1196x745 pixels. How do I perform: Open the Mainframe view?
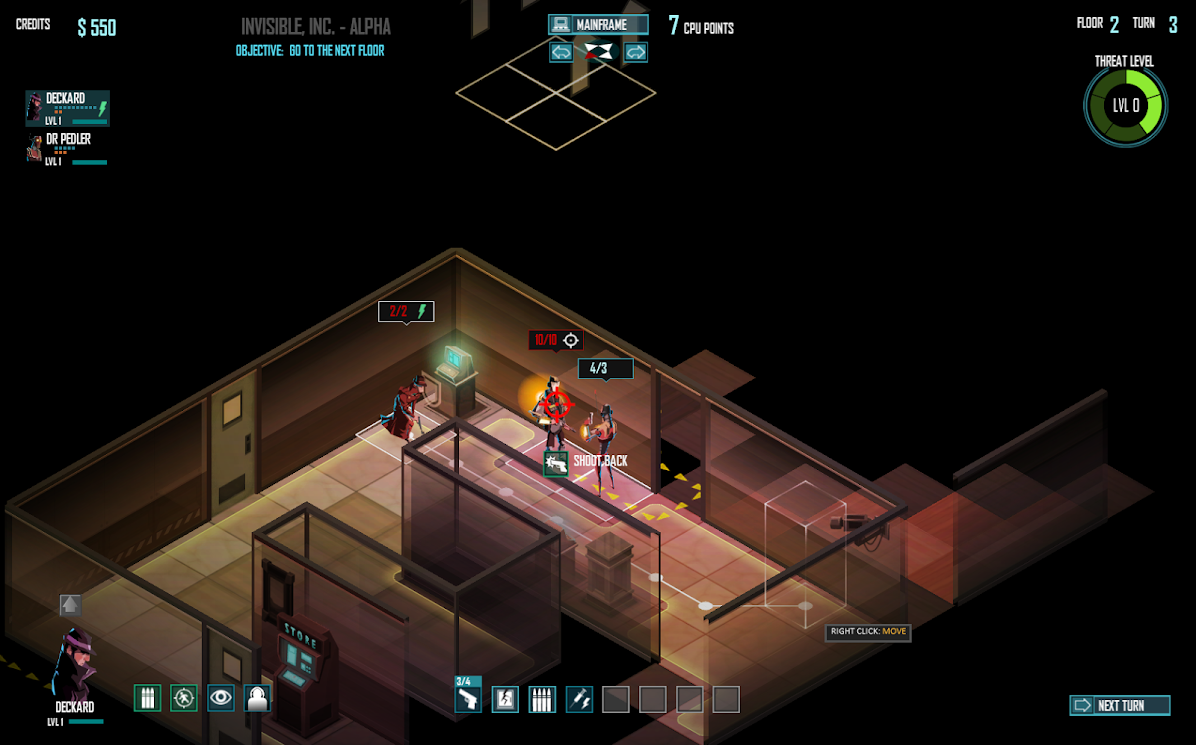tap(598, 24)
